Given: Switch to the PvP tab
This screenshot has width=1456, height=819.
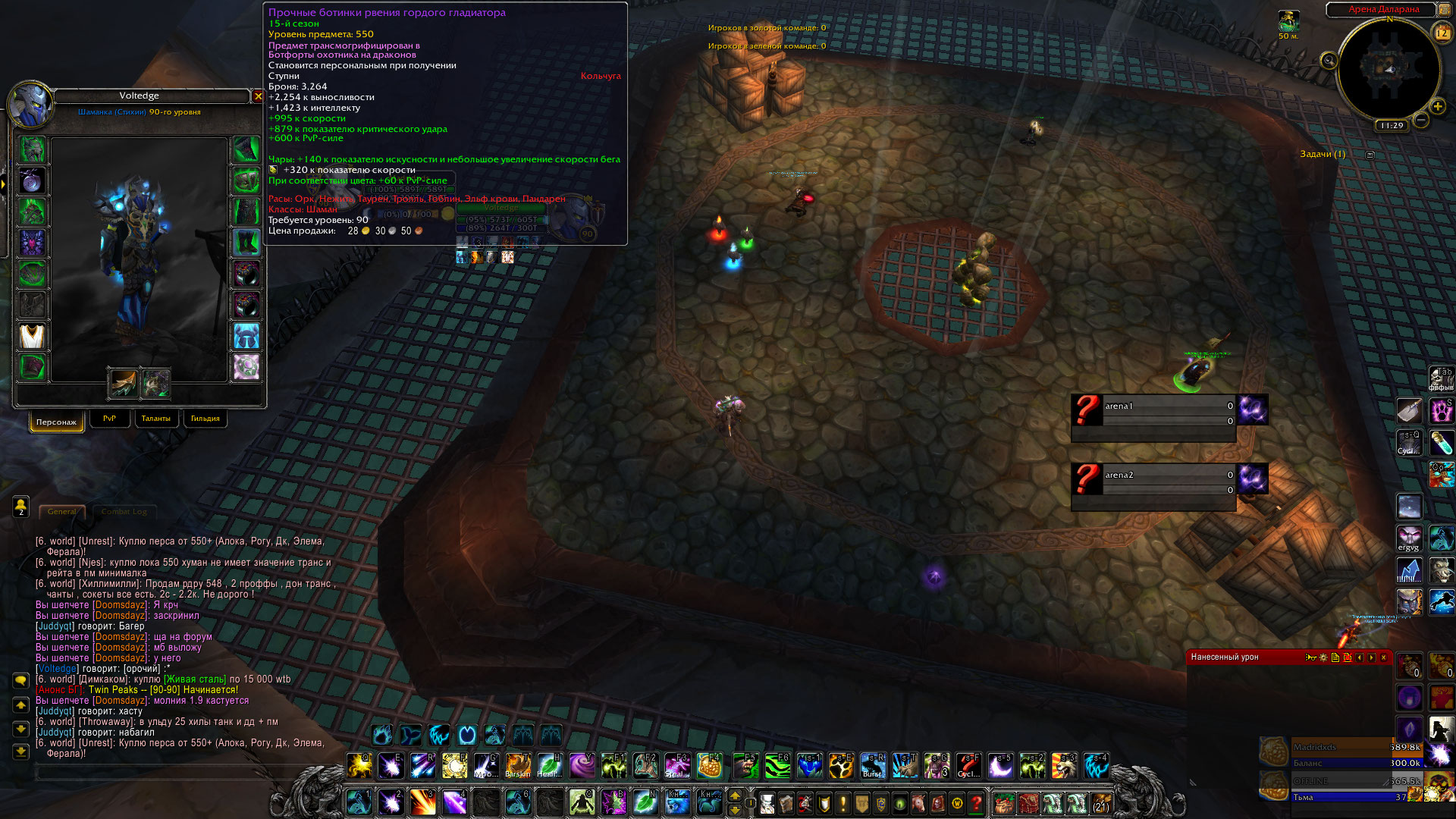Looking at the screenshot, I should tap(109, 419).
